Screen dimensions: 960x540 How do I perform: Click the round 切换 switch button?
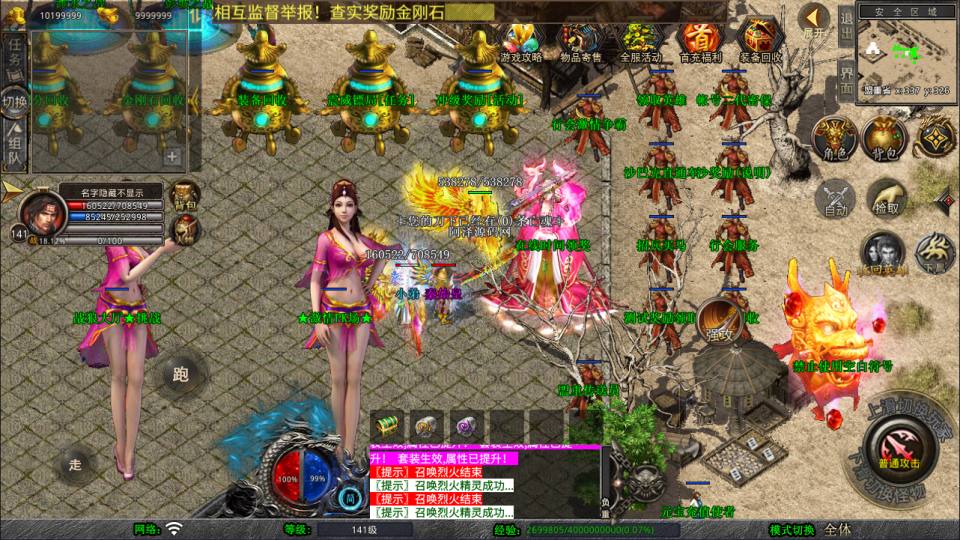[15, 101]
